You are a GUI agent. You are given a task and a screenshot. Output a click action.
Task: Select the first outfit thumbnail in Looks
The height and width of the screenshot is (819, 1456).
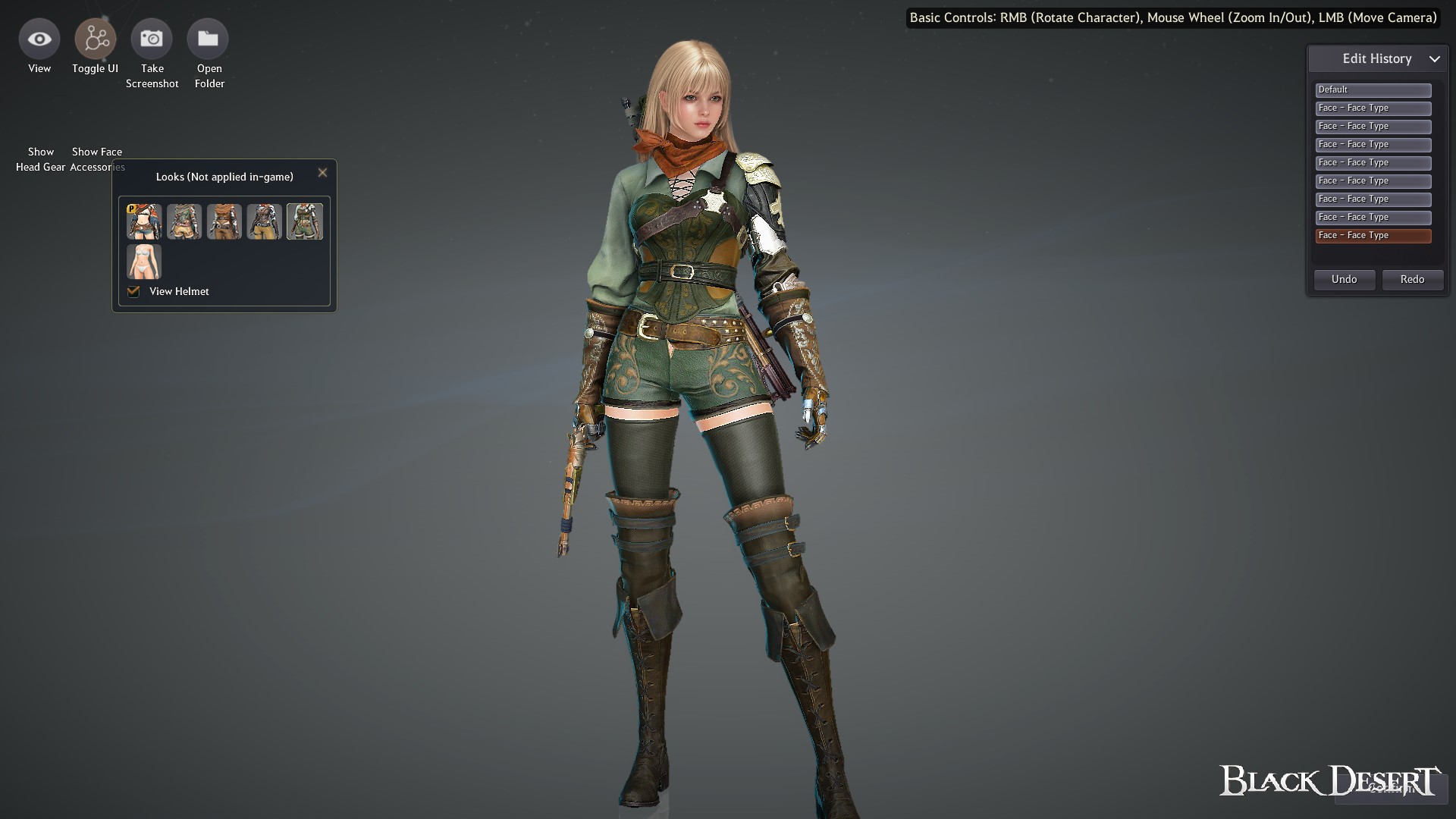click(143, 221)
